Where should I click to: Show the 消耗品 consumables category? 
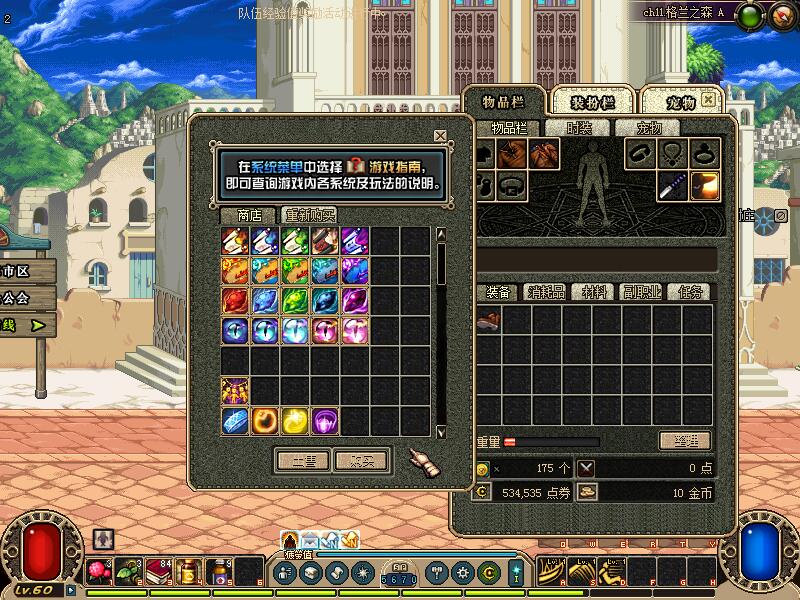coord(547,292)
